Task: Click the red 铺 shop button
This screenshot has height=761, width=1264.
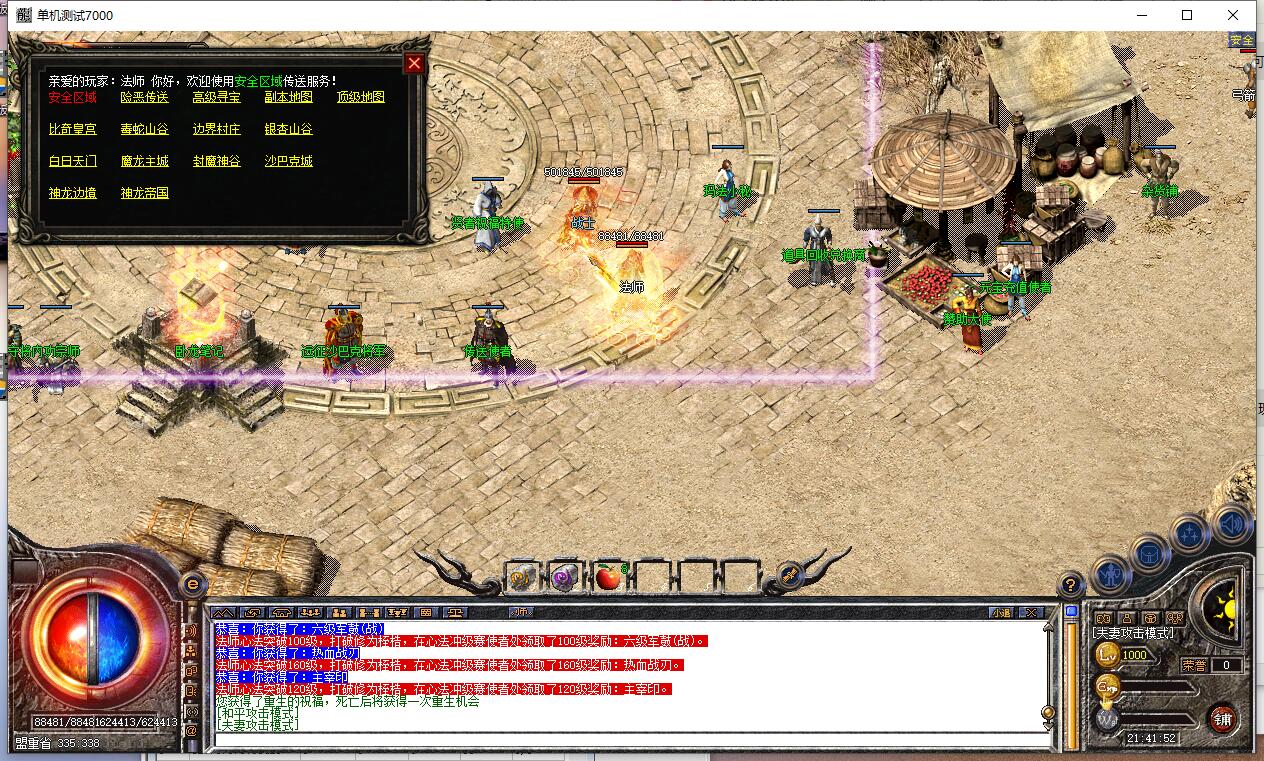Action: point(1221,718)
